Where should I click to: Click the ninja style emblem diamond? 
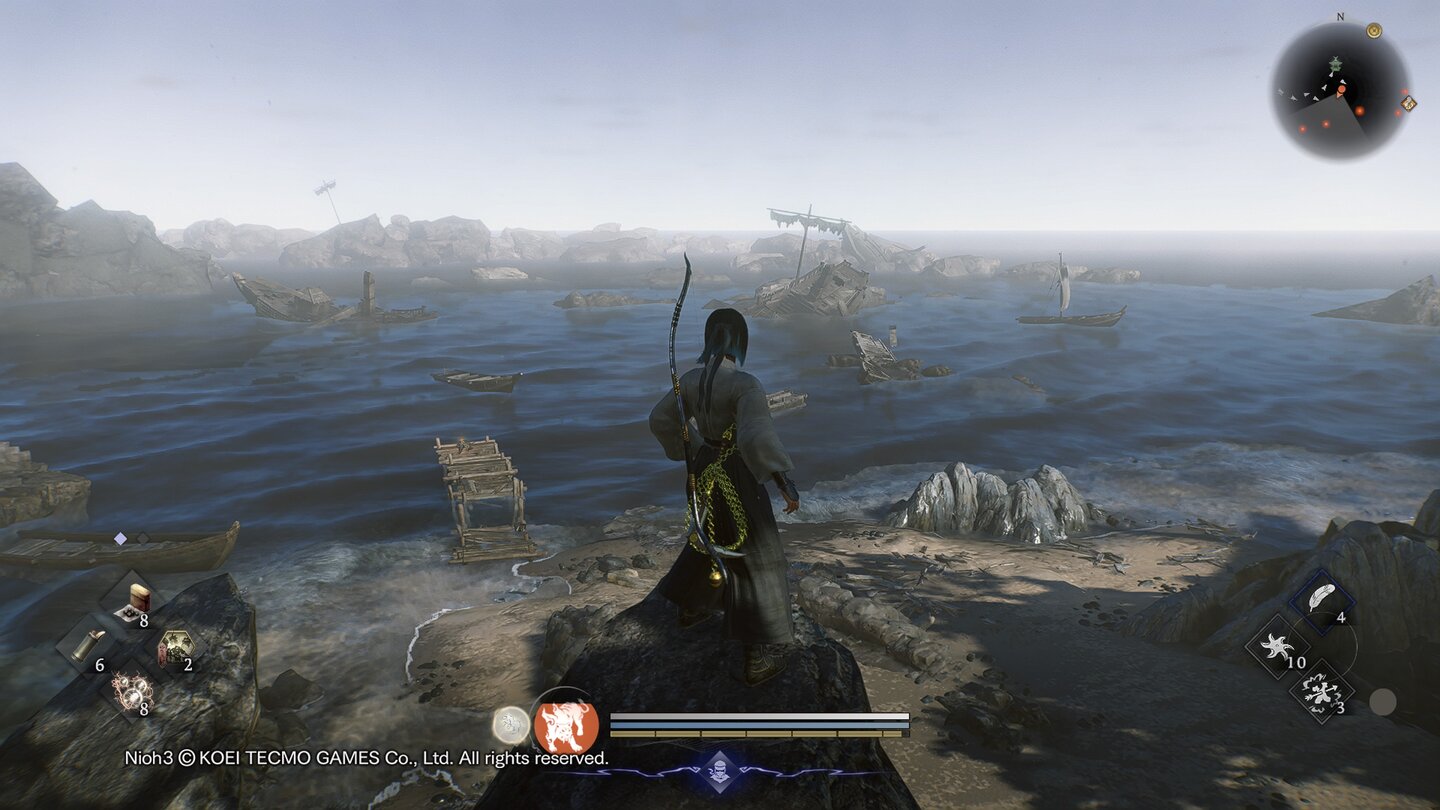pyautogui.click(x=720, y=771)
